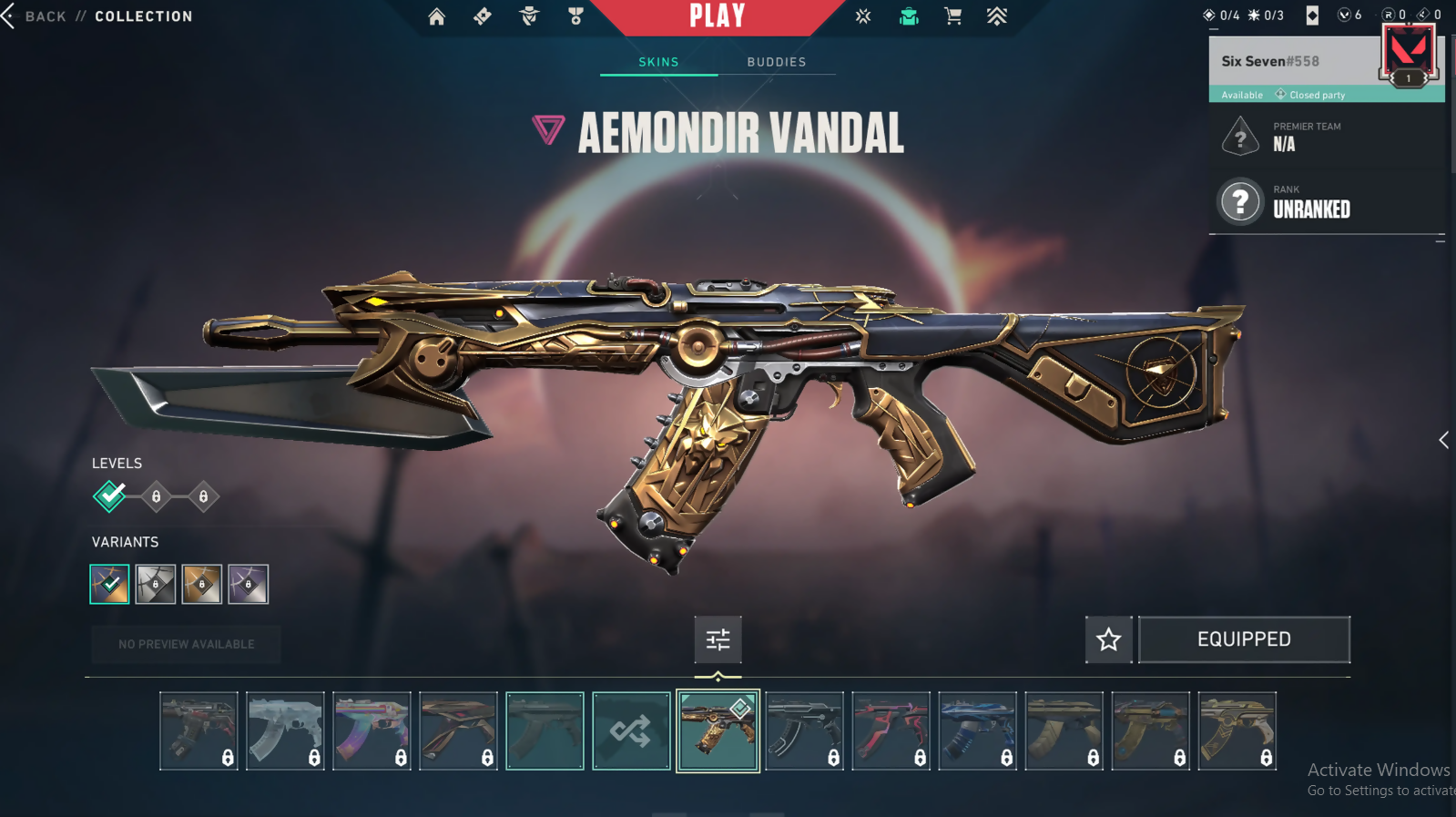
Task: Select the blue Vandal skin thumbnail
Action: click(977, 730)
